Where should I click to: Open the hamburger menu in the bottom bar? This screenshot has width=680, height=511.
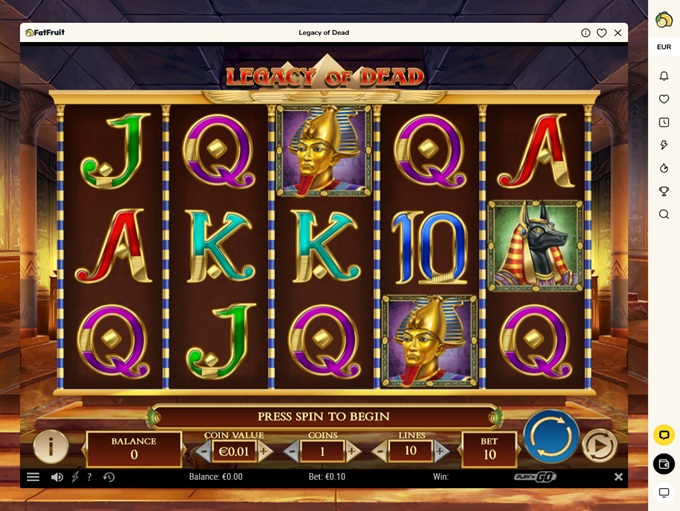pos(33,477)
